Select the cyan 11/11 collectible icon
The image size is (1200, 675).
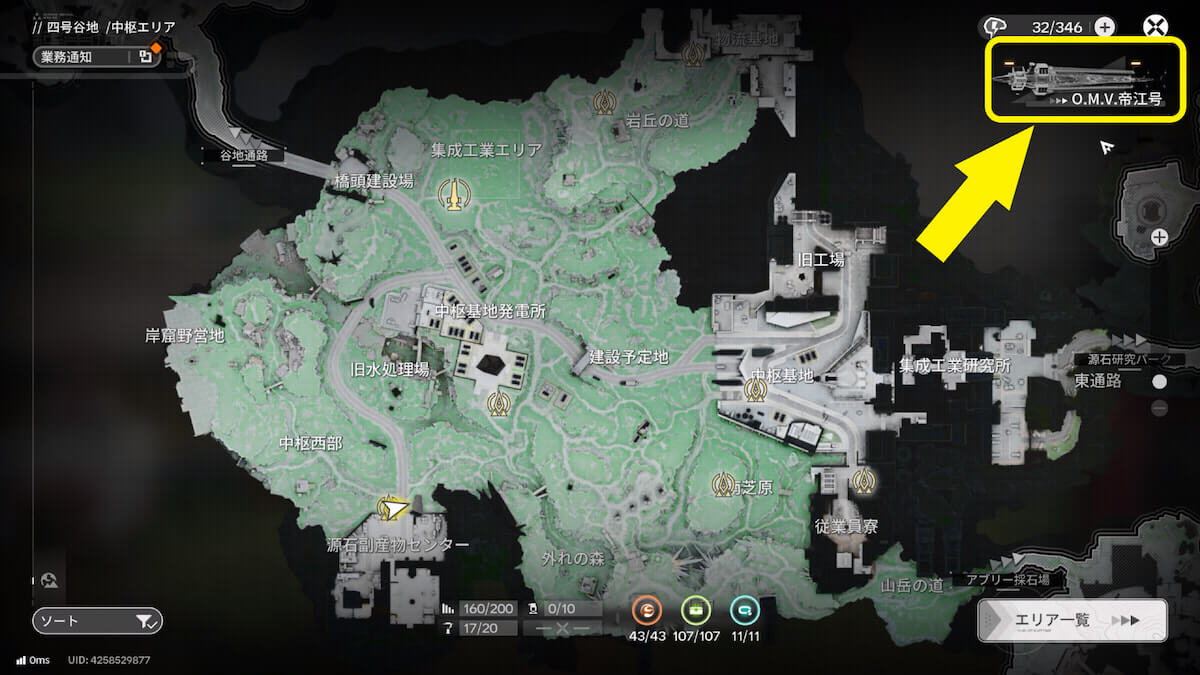pos(744,610)
